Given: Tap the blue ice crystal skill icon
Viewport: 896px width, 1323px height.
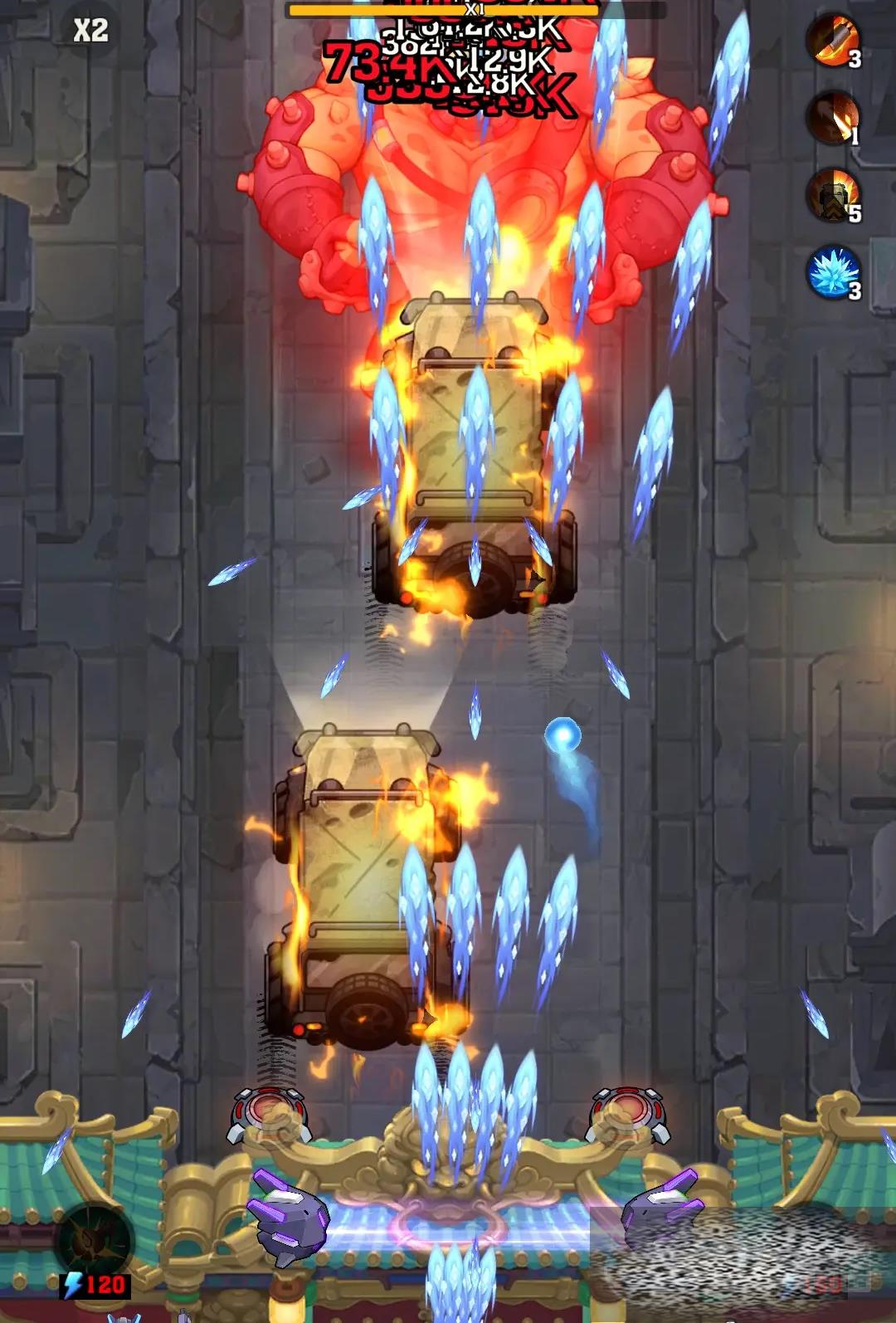Looking at the screenshot, I should pos(833,272).
